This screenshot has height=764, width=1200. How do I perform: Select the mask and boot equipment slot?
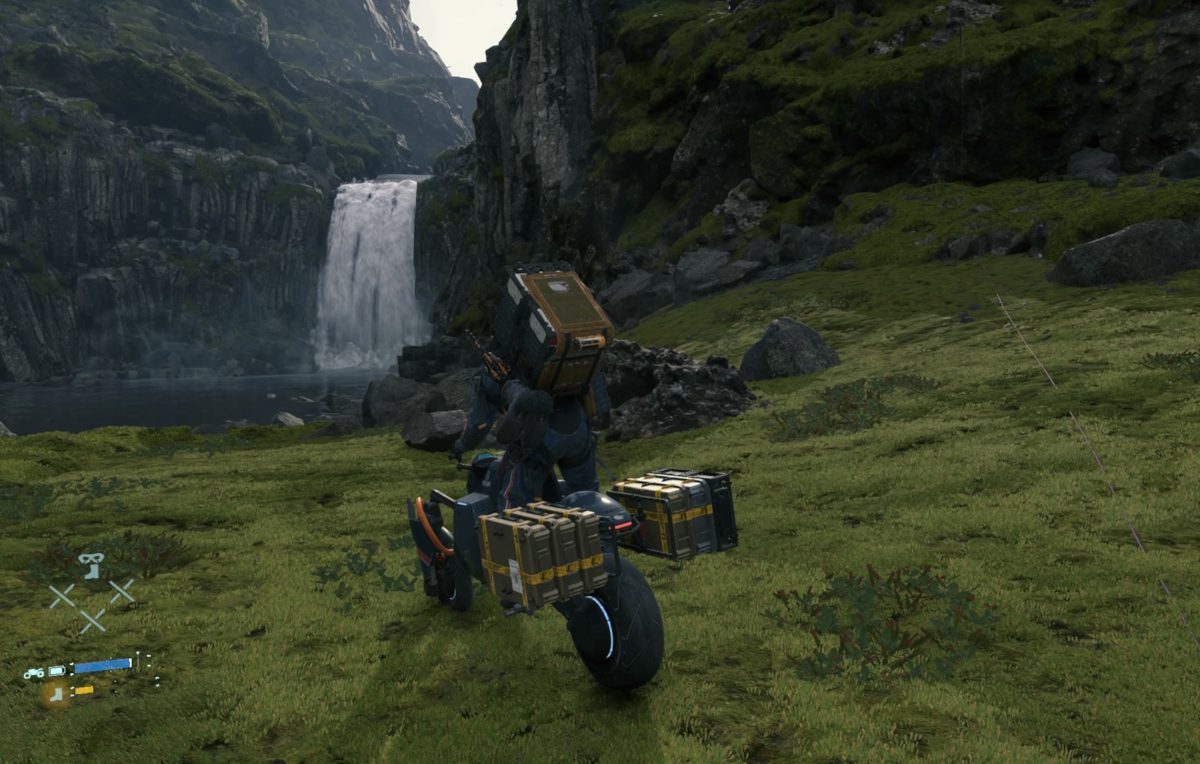coord(91,565)
